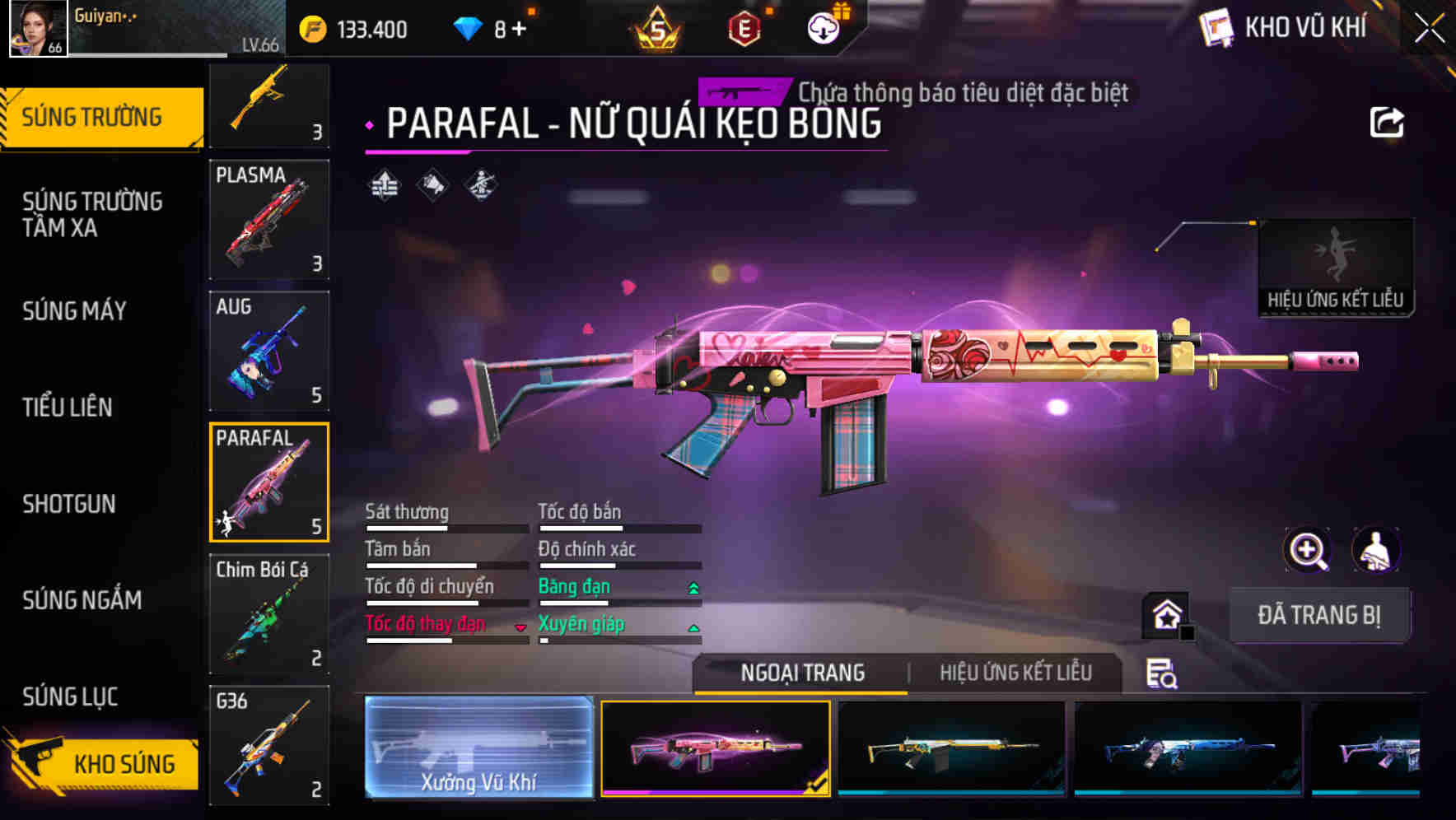Viewport: 1456px width, 820px height.
Task: Open the Xưởng Vũ Khí panel
Action: click(478, 749)
